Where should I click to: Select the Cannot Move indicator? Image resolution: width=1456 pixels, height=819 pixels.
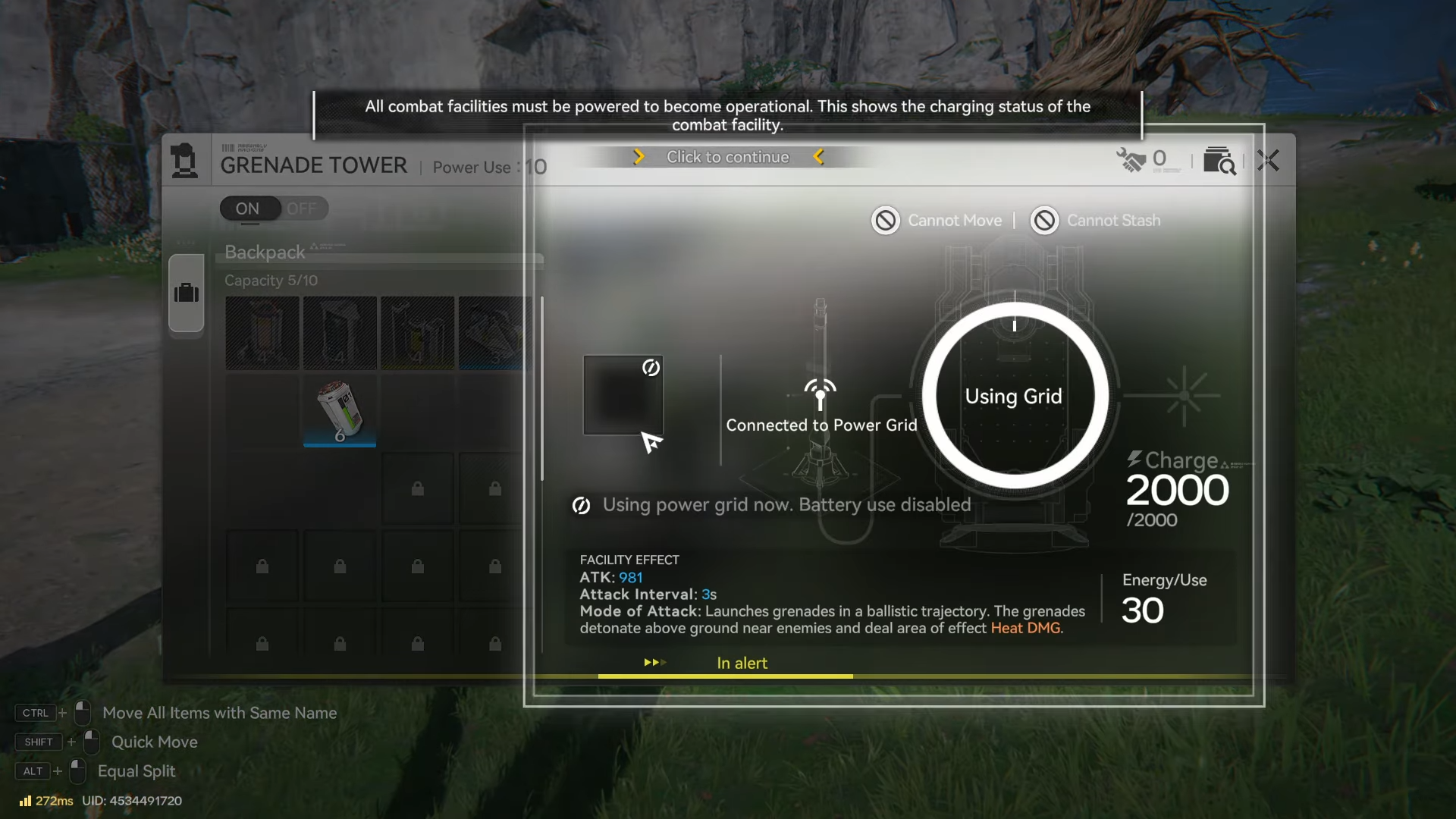pyautogui.click(x=937, y=221)
